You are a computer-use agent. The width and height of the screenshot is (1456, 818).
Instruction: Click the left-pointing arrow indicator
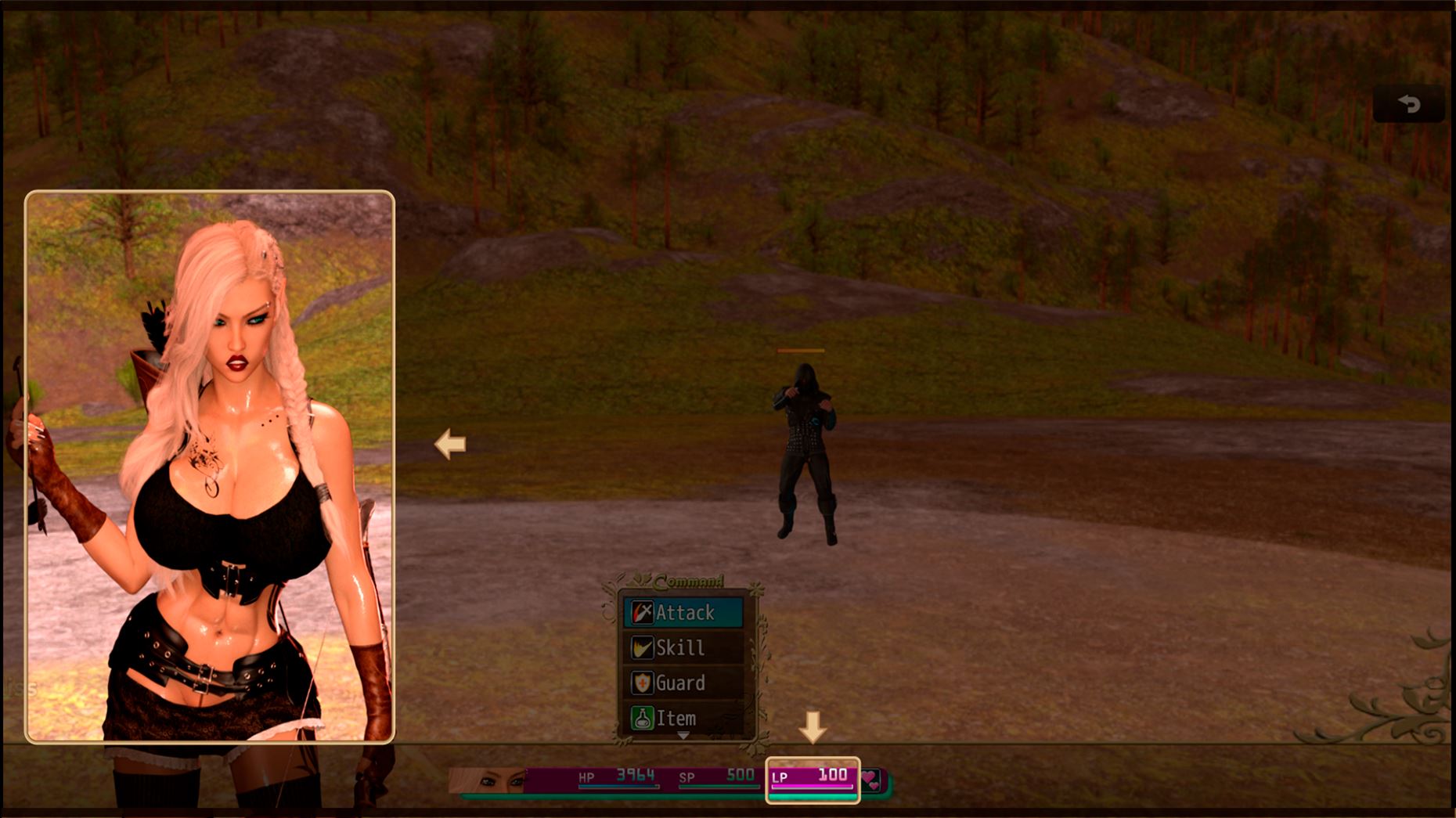(450, 444)
